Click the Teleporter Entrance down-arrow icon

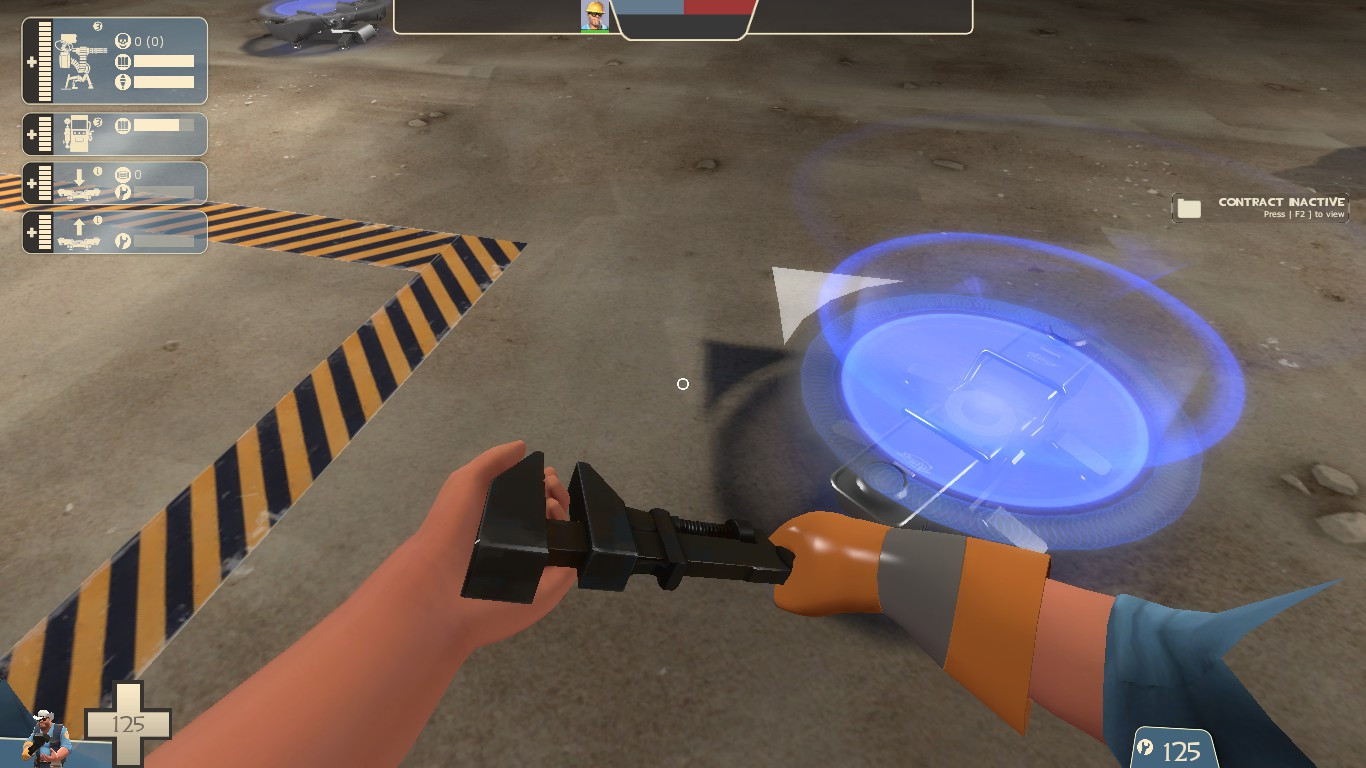80,176
